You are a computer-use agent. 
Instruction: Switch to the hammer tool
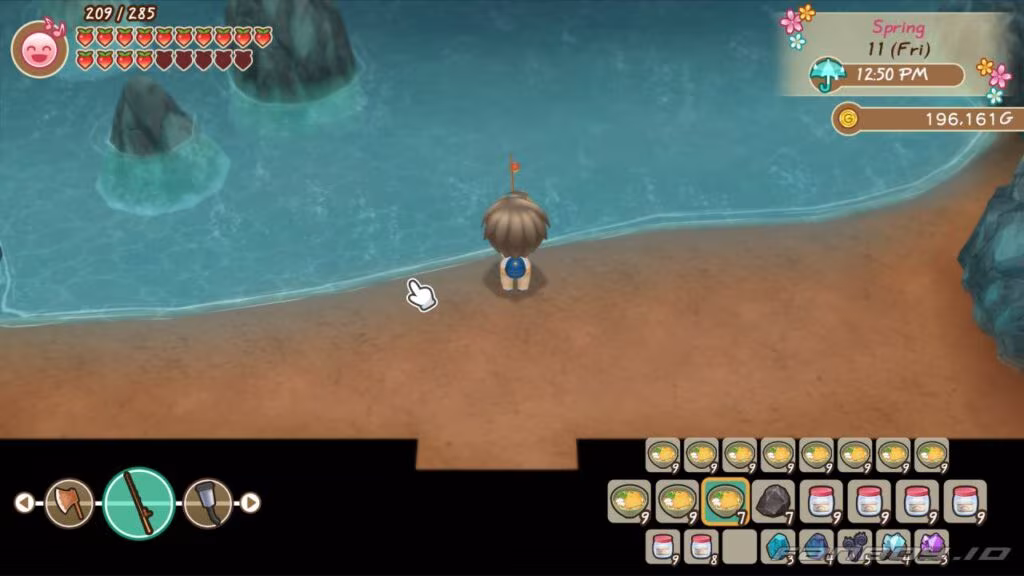[x=208, y=503]
